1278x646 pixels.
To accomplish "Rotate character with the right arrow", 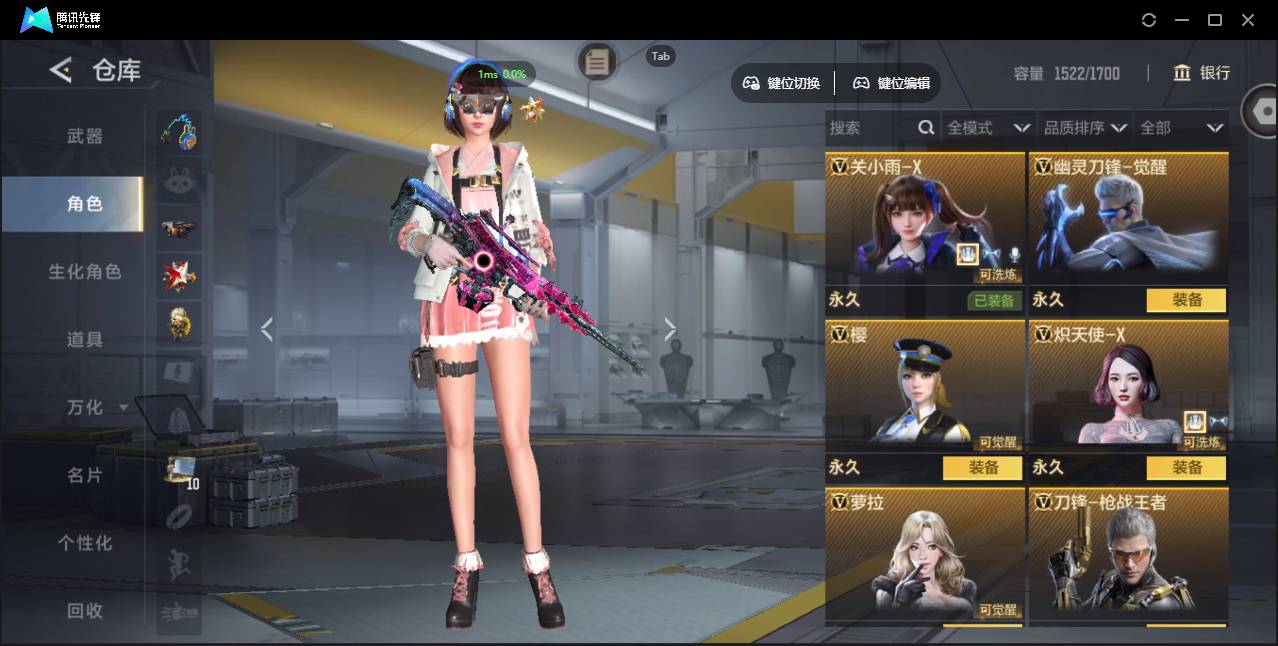I will (670, 329).
